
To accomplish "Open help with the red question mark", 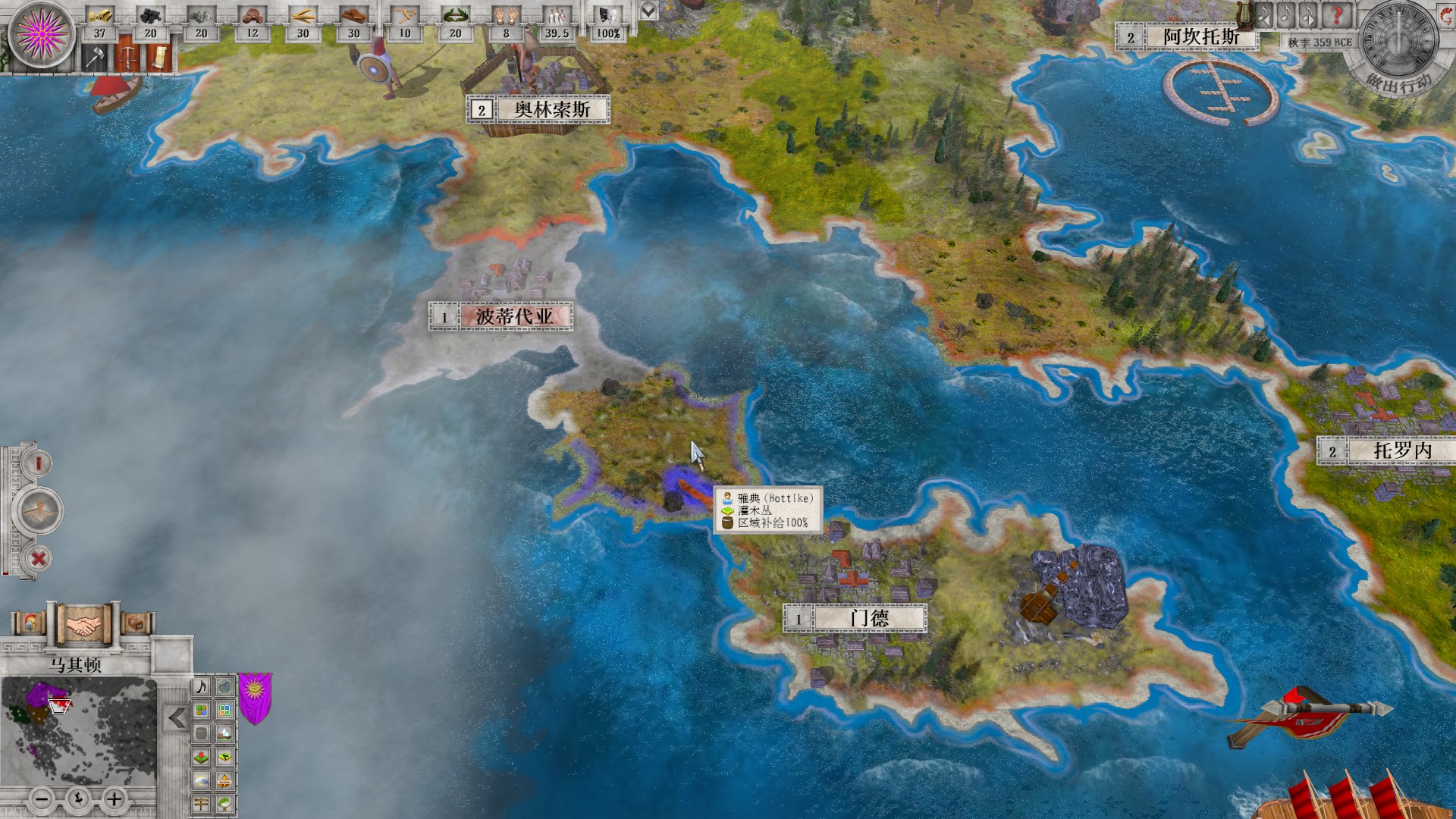I will (x=1336, y=15).
